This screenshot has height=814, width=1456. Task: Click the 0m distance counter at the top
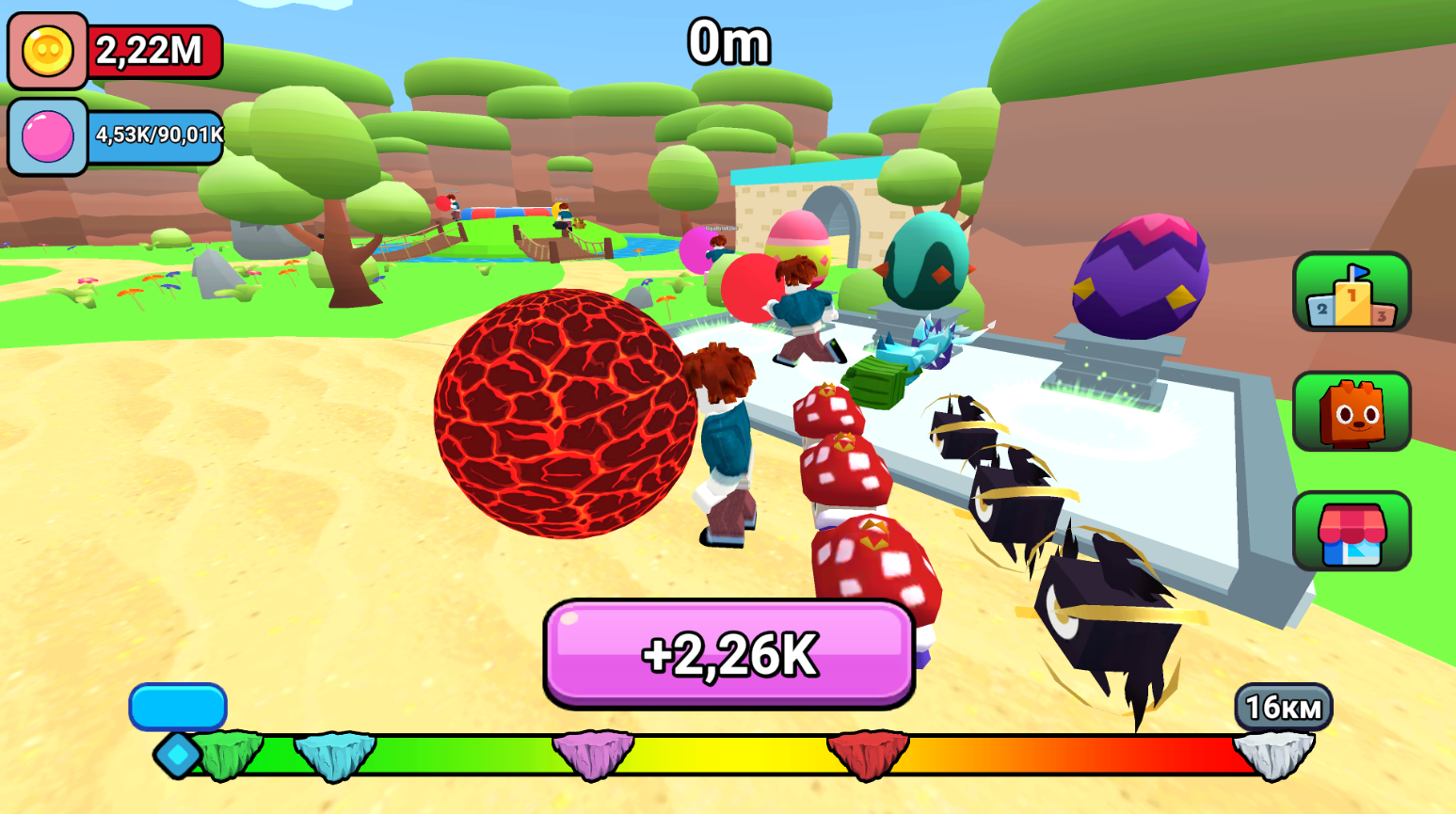coord(729,42)
